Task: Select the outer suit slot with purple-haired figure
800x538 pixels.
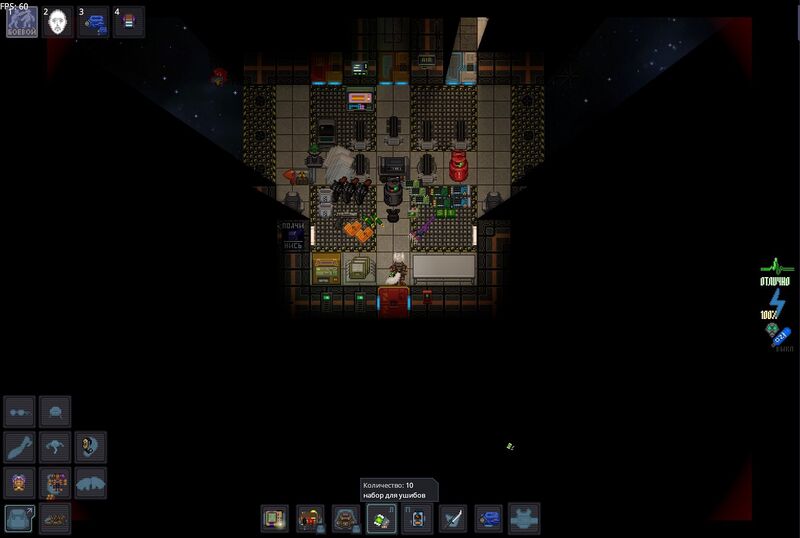Action: pos(20,483)
